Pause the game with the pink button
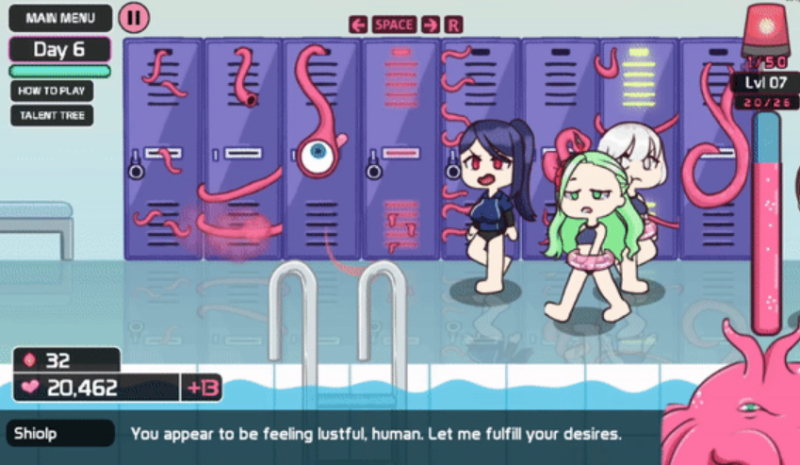Image resolution: width=800 pixels, height=465 pixels. point(132,18)
